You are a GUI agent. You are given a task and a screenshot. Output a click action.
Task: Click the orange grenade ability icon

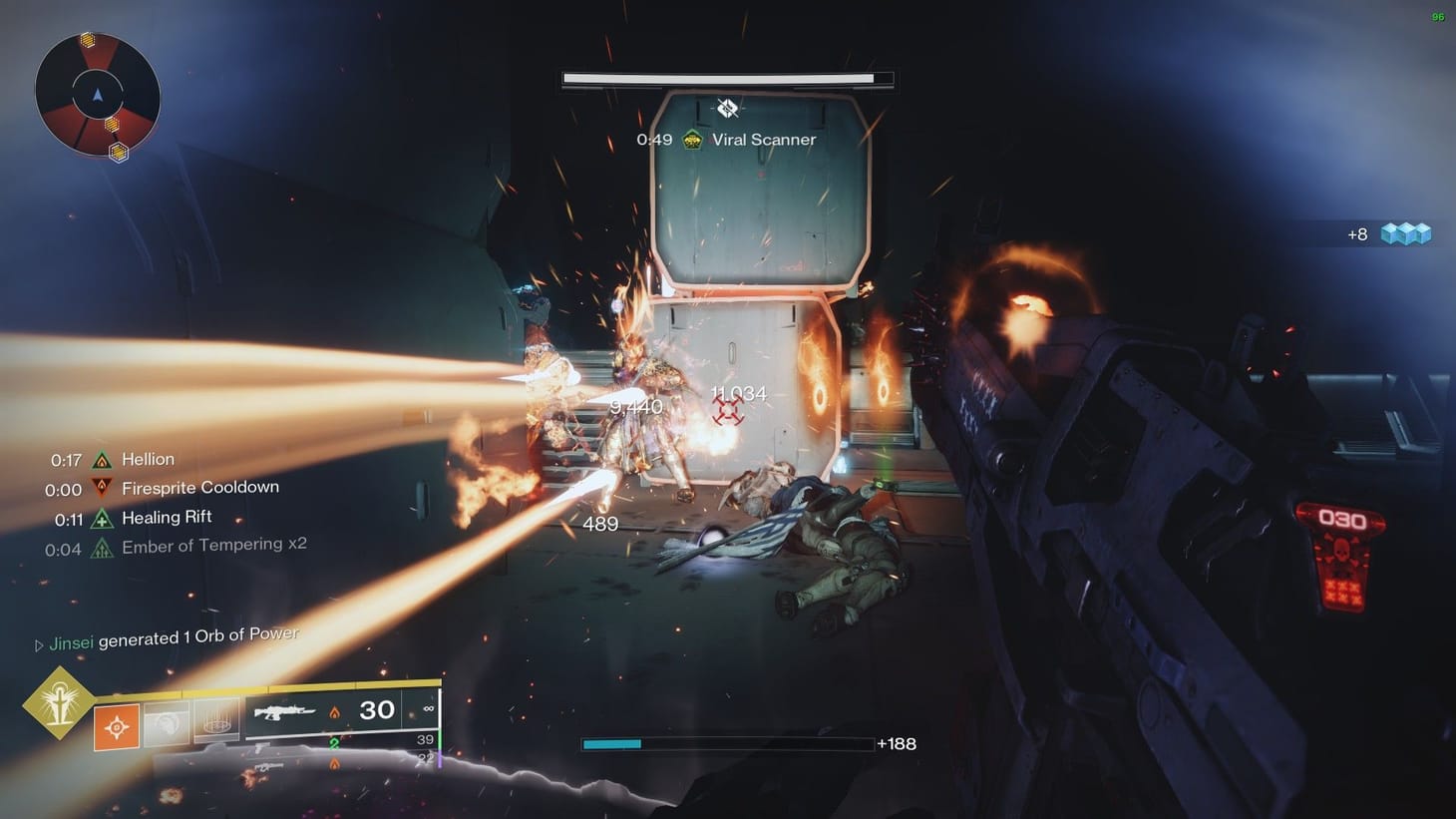pos(118,727)
